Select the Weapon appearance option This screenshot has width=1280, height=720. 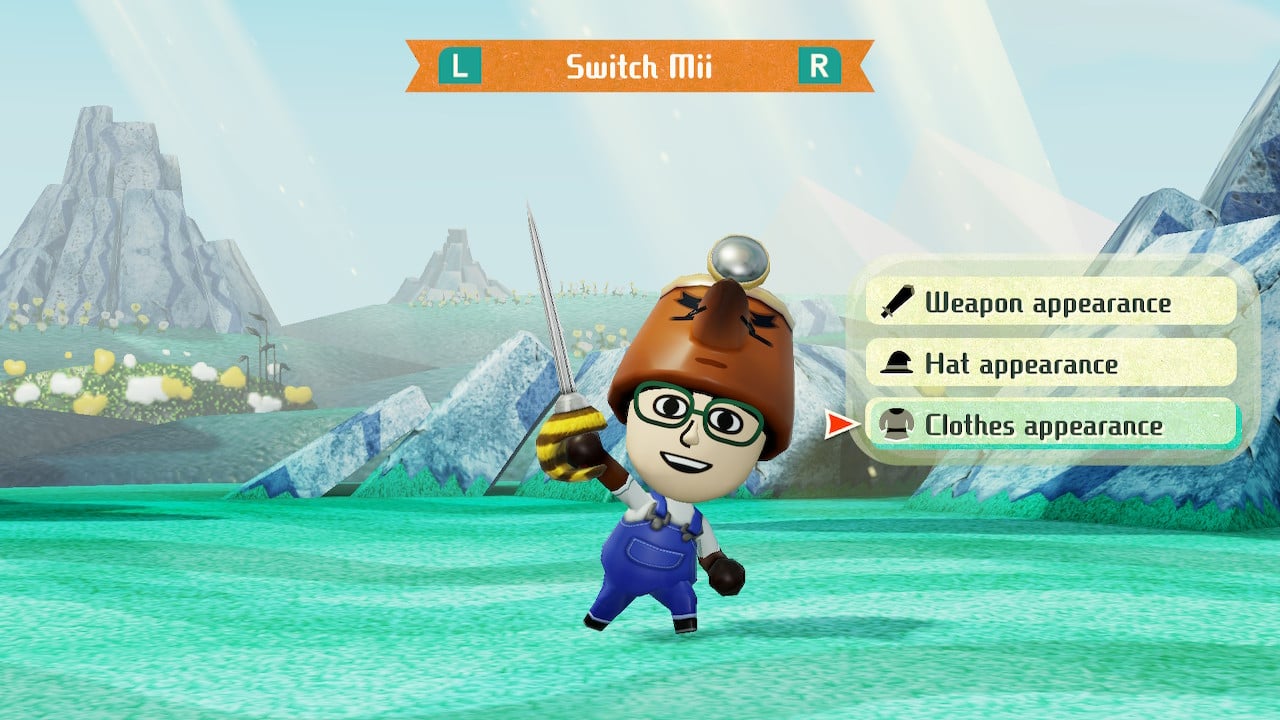point(1050,302)
